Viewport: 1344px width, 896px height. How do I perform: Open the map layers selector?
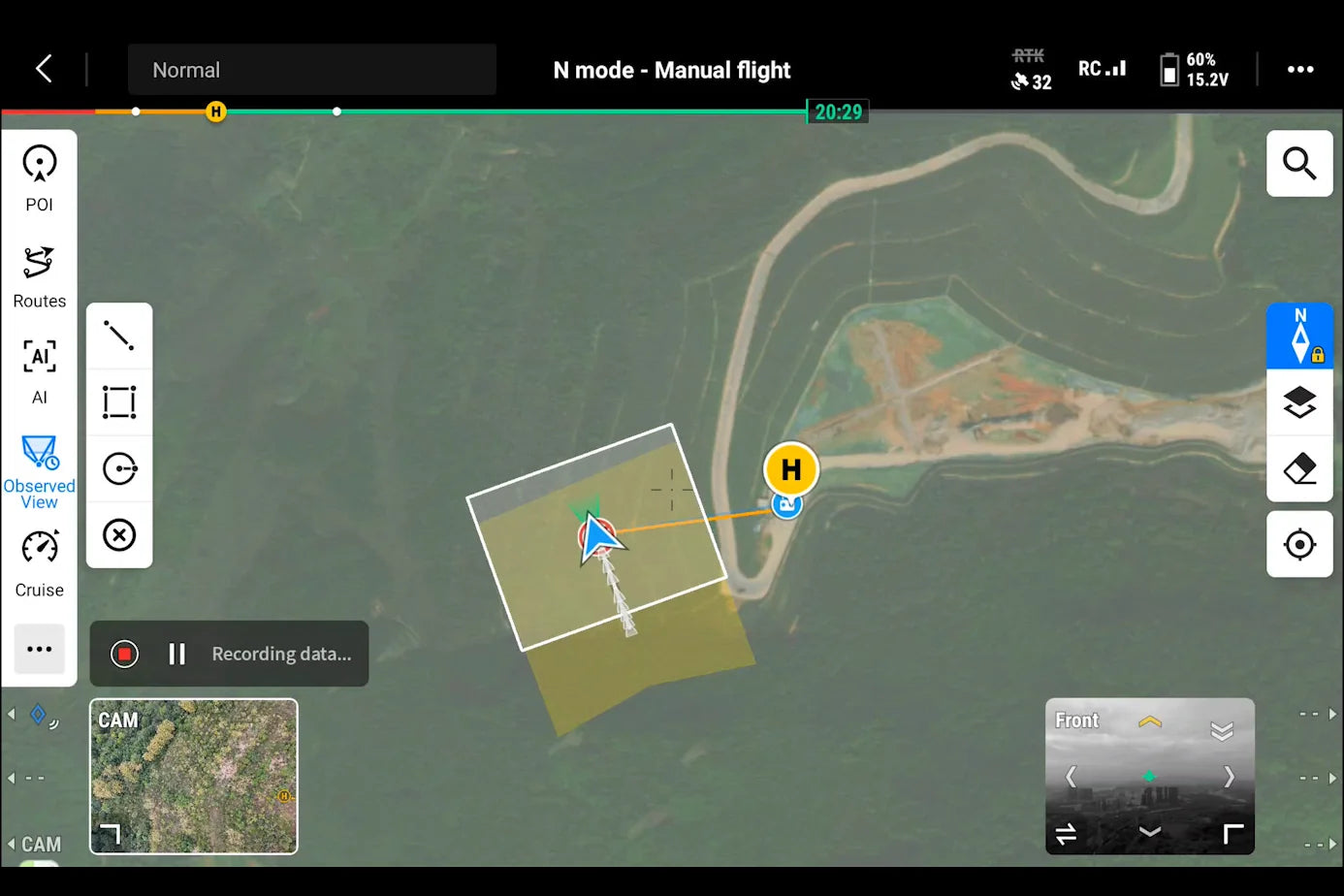[x=1299, y=401]
